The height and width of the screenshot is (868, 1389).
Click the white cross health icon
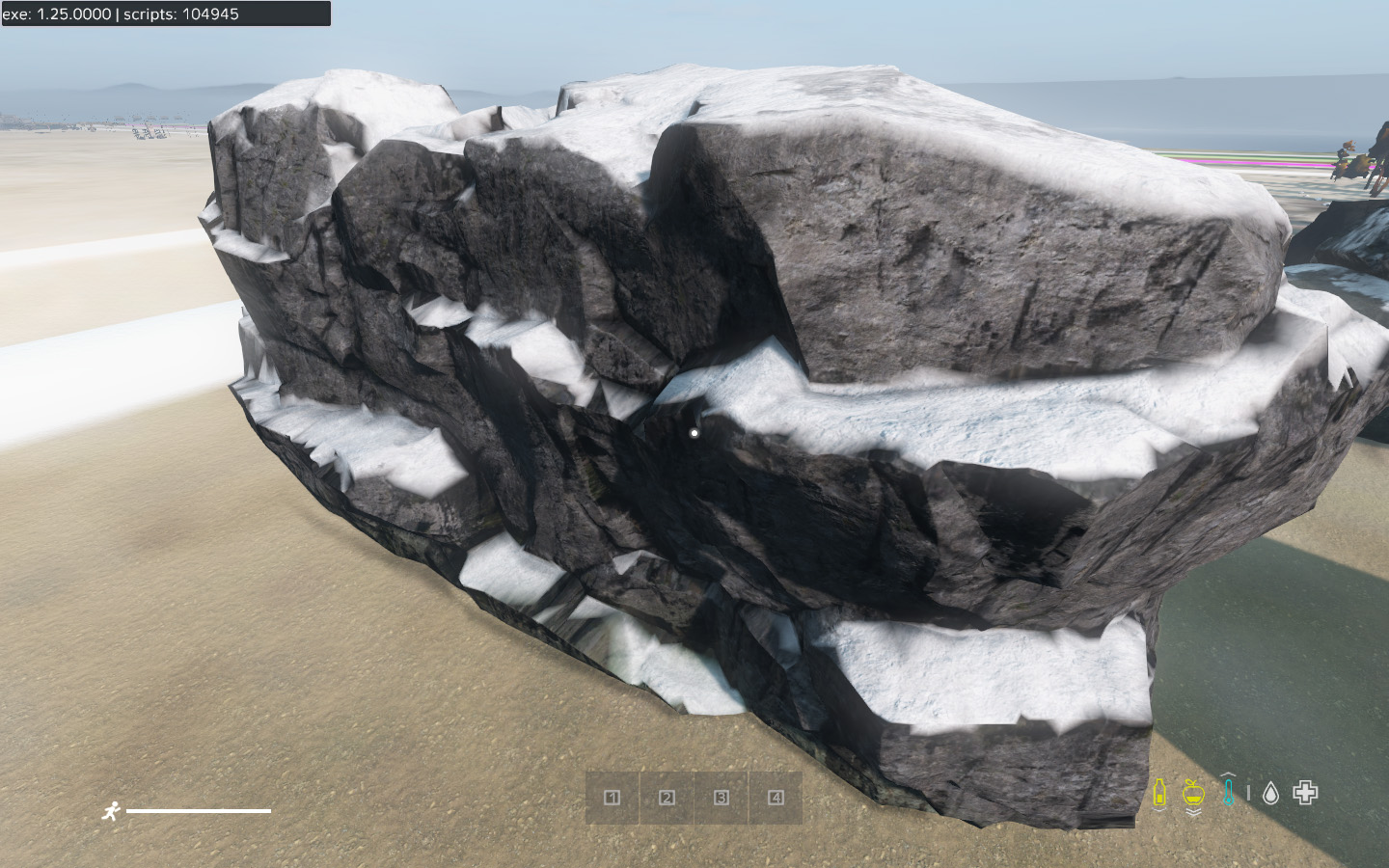click(1305, 793)
